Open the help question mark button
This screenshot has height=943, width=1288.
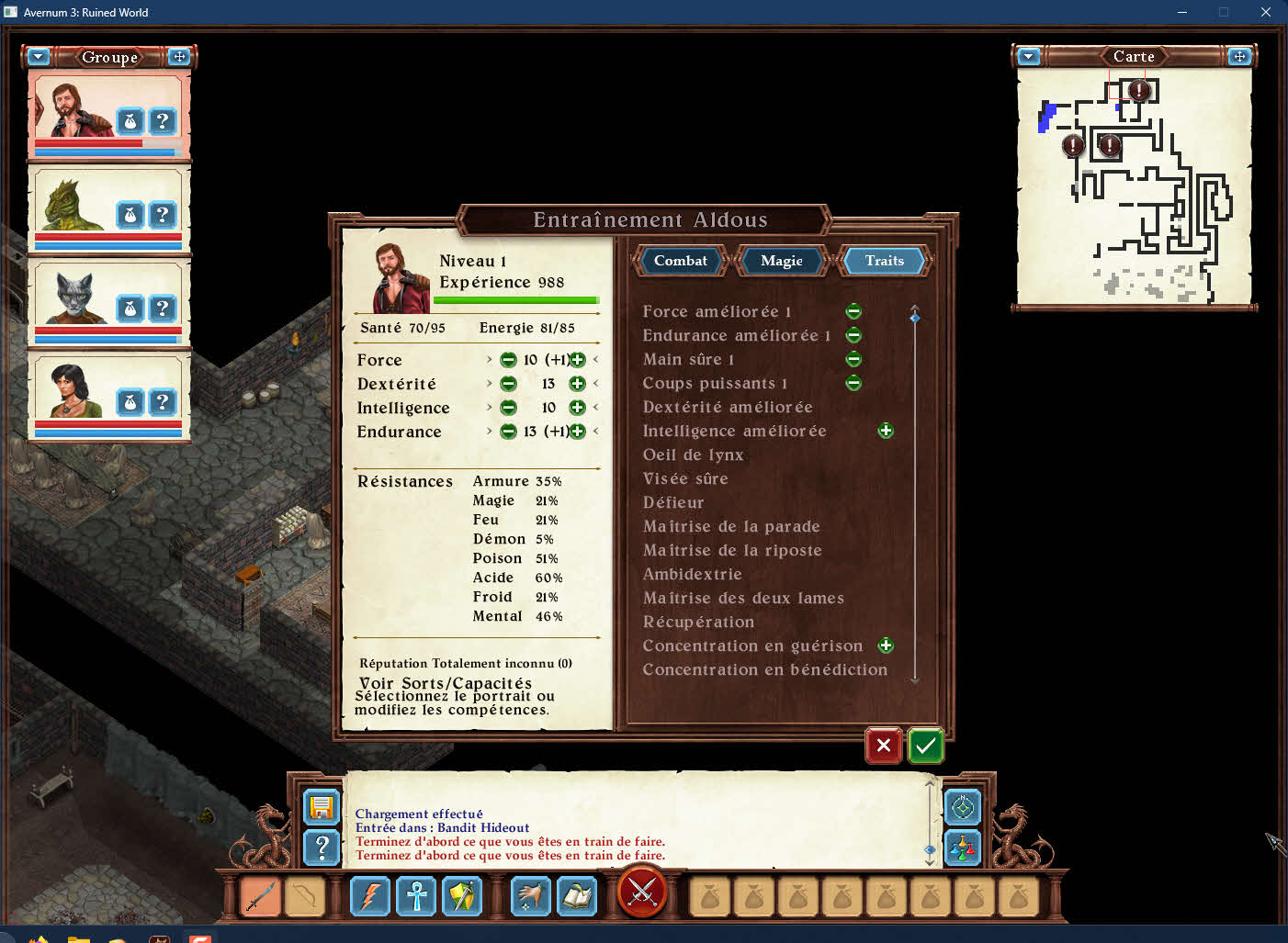tap(322, 848)
